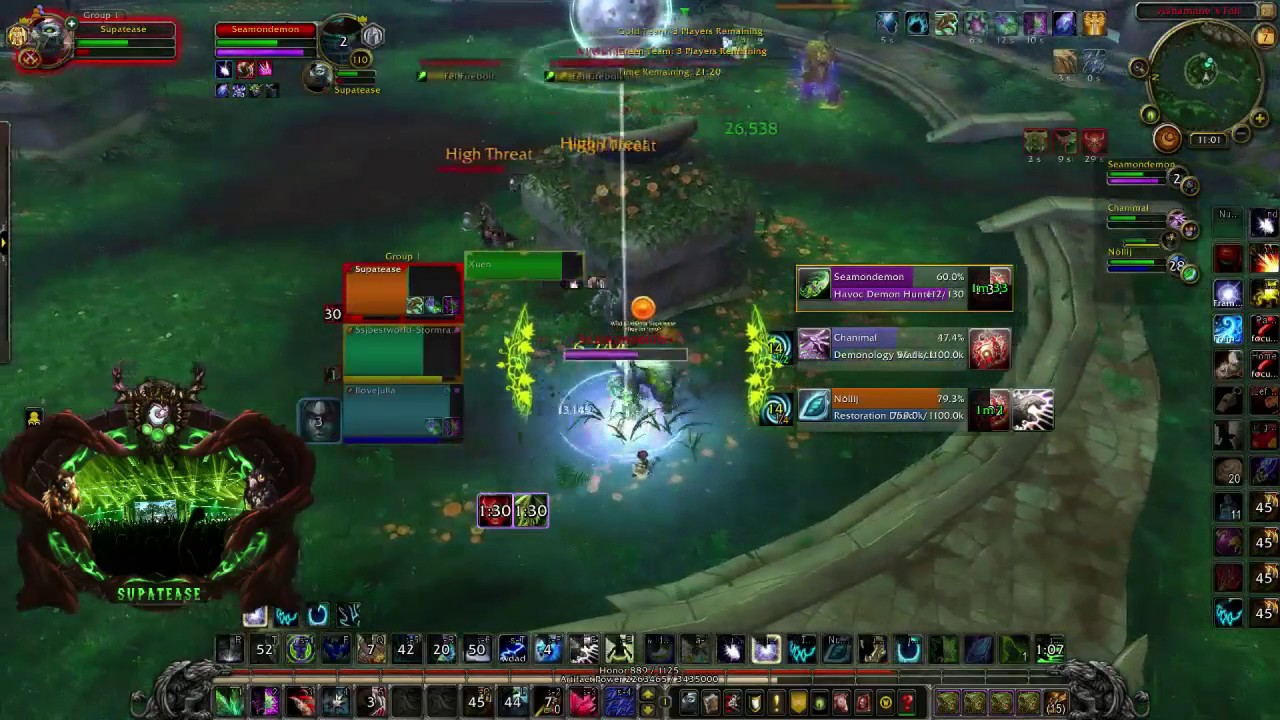Activate the green leaf ability in slot one
Viewport: 1280px width, 720px height.
tap(229, 702)
